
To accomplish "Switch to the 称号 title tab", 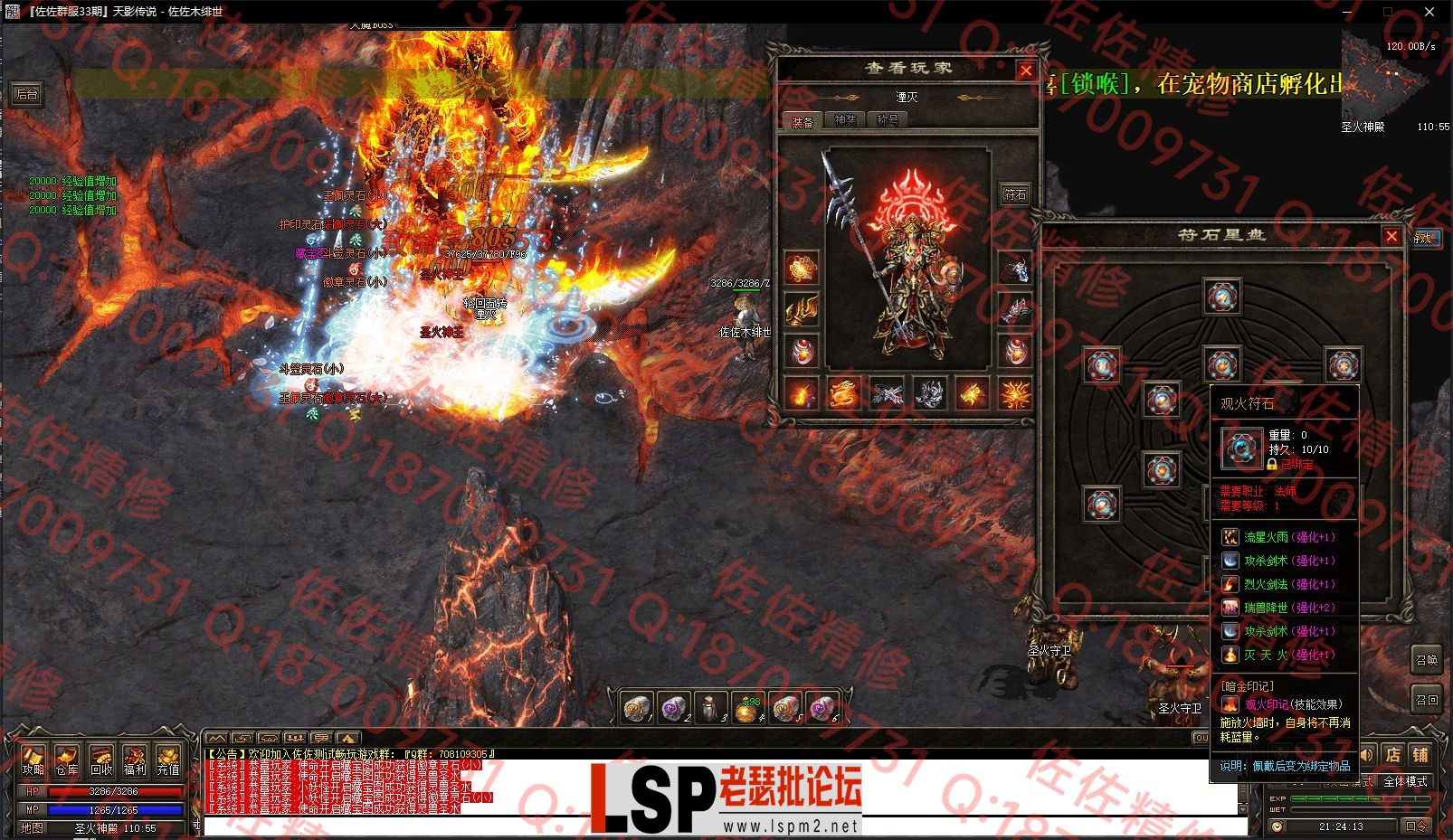I will click(887, 120).
